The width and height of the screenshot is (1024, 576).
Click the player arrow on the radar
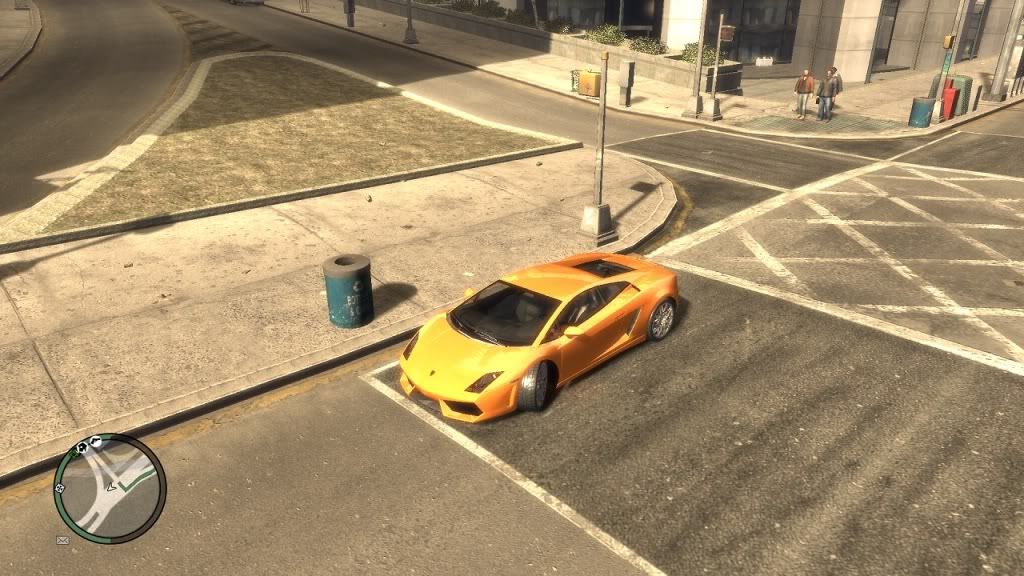(109, 489)
